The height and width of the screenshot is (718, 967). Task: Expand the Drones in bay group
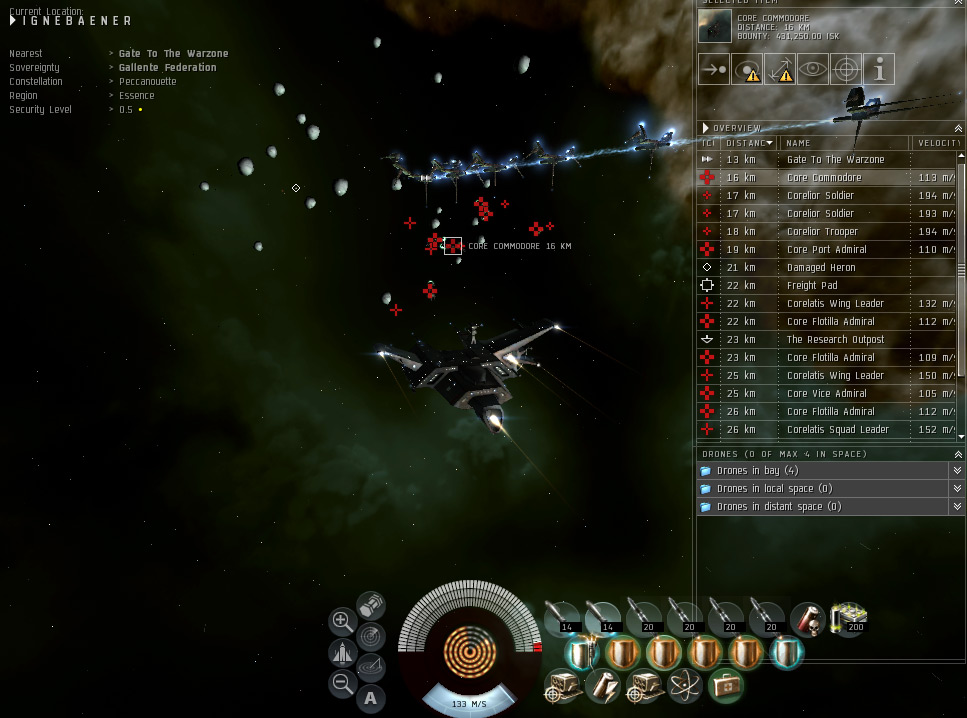[x=757, y=471]
